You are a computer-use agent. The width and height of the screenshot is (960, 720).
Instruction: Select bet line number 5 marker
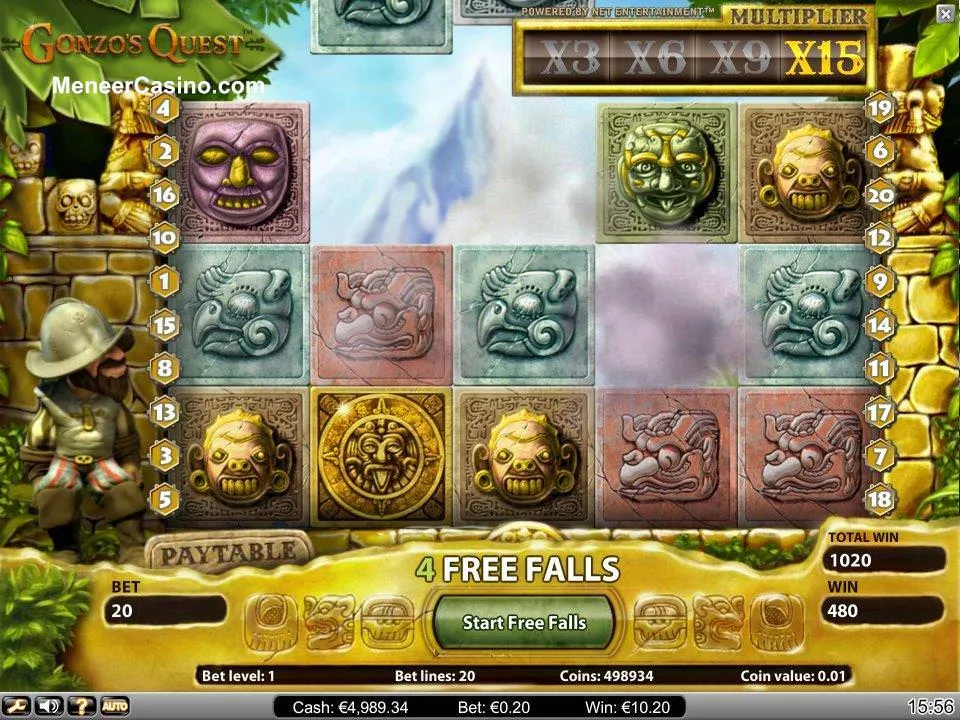click(x=164, y=497)
